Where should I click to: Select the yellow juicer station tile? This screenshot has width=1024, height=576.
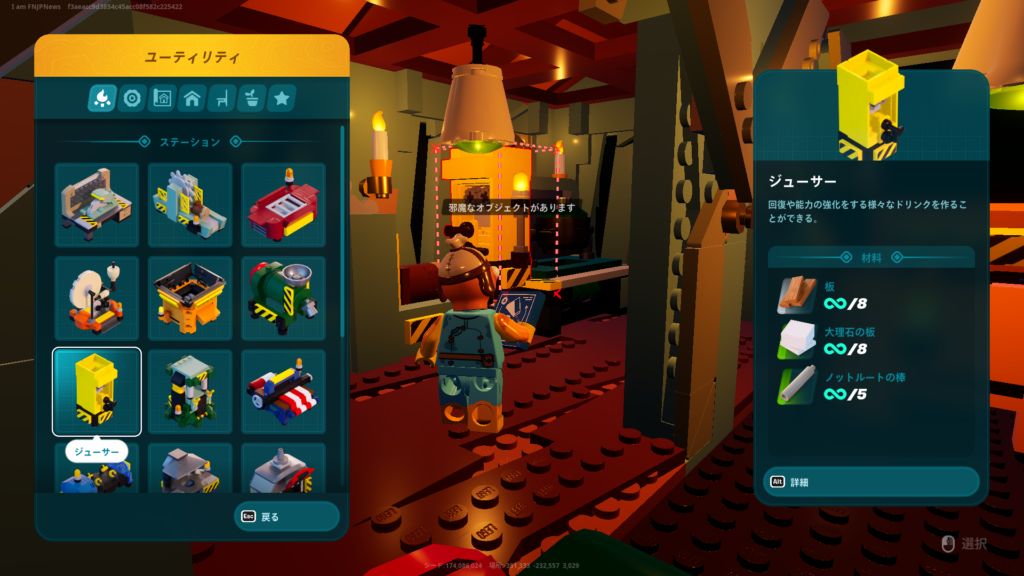(97, 391)
